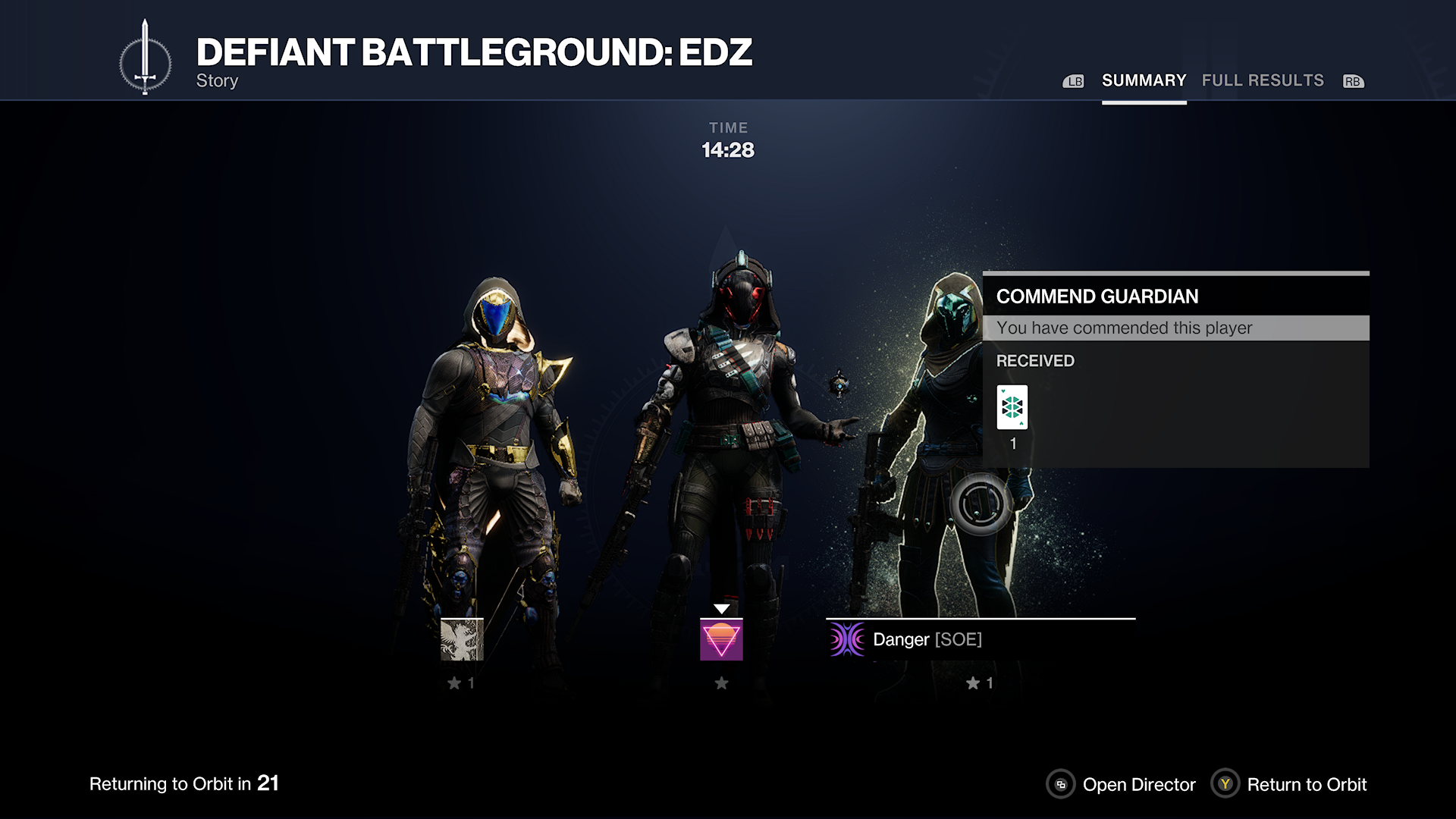Select the RB shoulder button icon
Viewport: 1456px width, 819px height.
point(1352,80)
